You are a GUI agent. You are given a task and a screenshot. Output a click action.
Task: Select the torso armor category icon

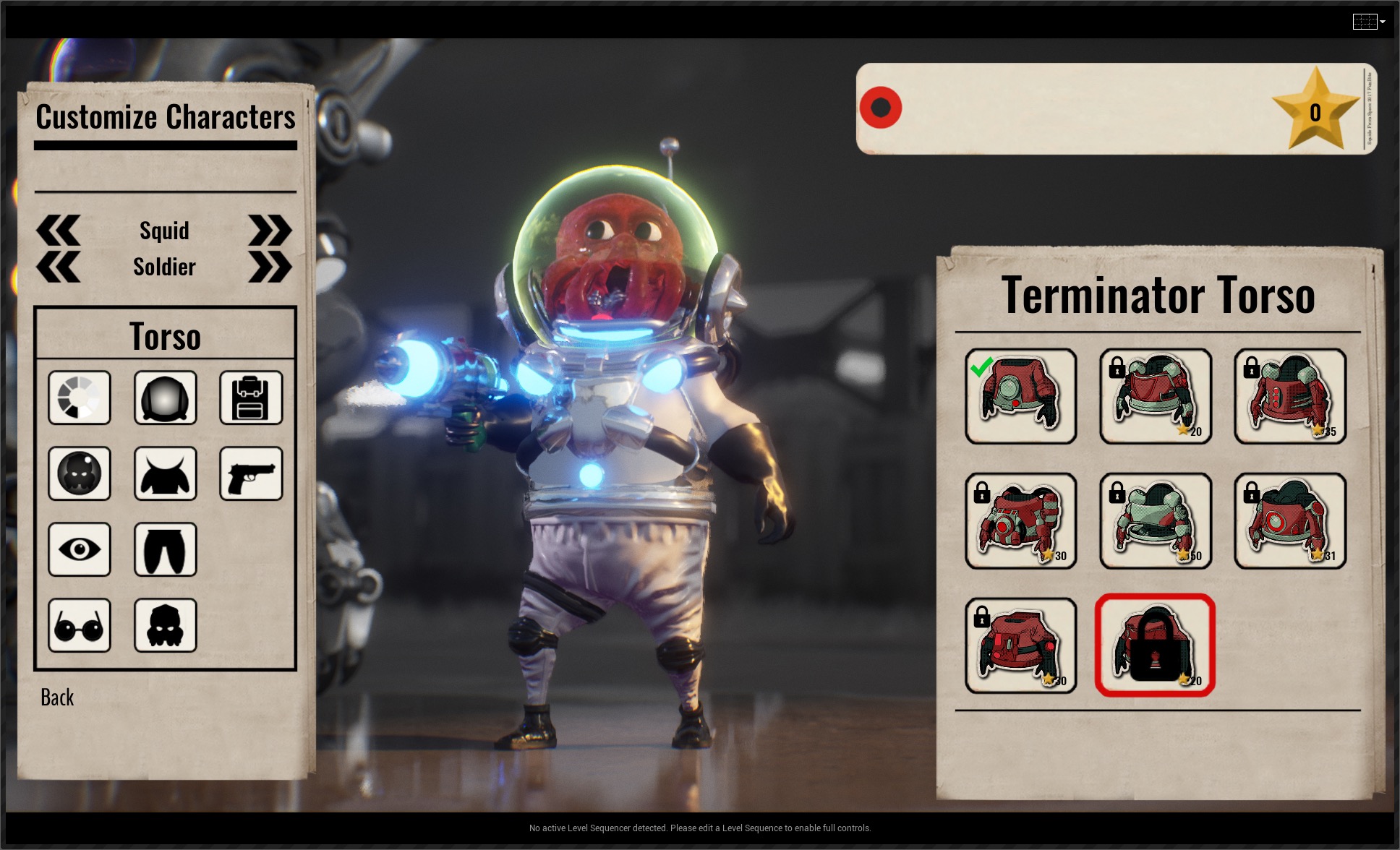(165, 473)
